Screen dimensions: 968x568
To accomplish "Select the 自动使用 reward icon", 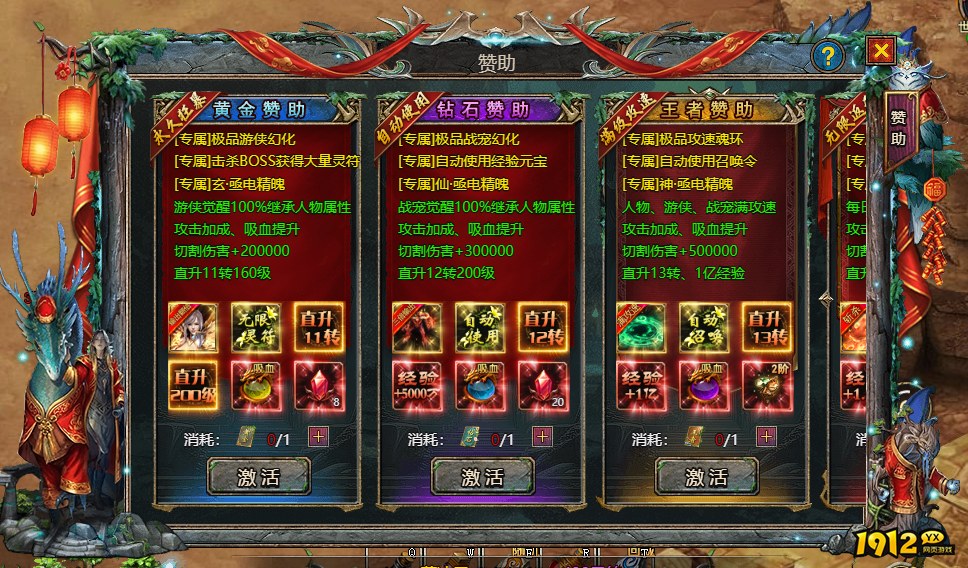I will click(x=480, y=327).
